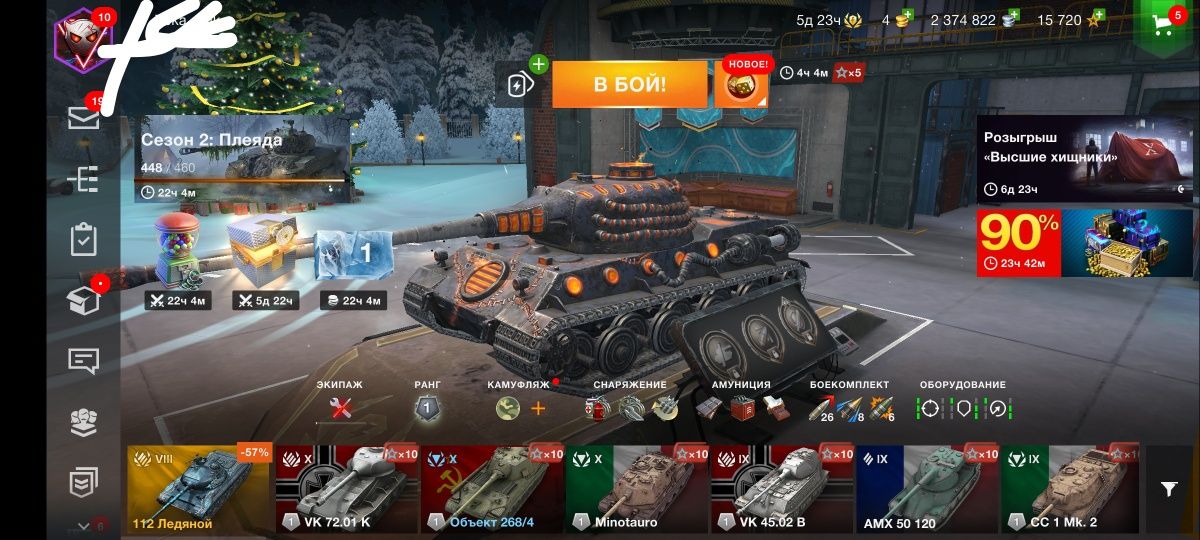
Task: Open the mail envelope messages
Action: coord(83,119)
